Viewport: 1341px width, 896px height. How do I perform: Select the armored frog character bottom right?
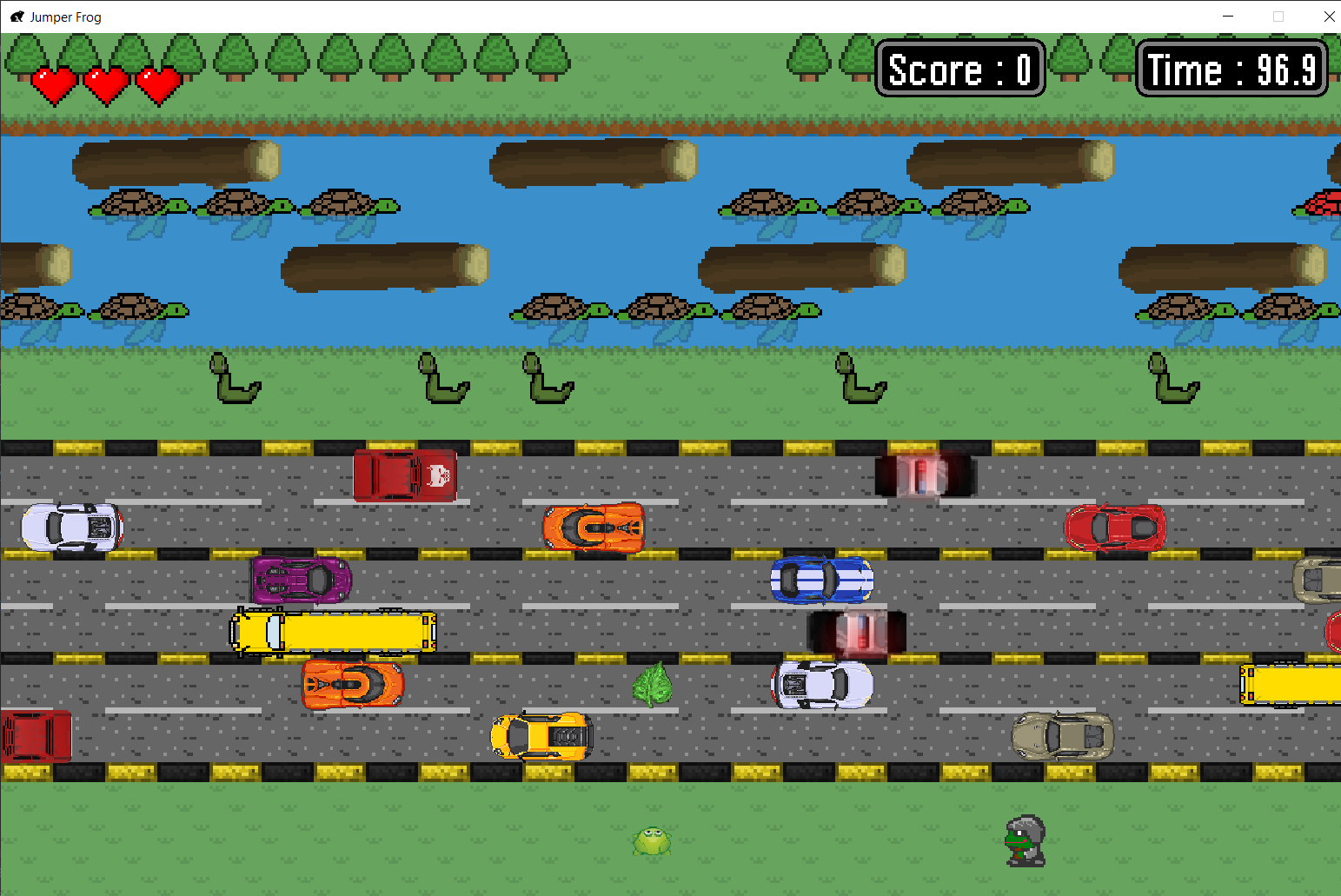[1026, 839]
